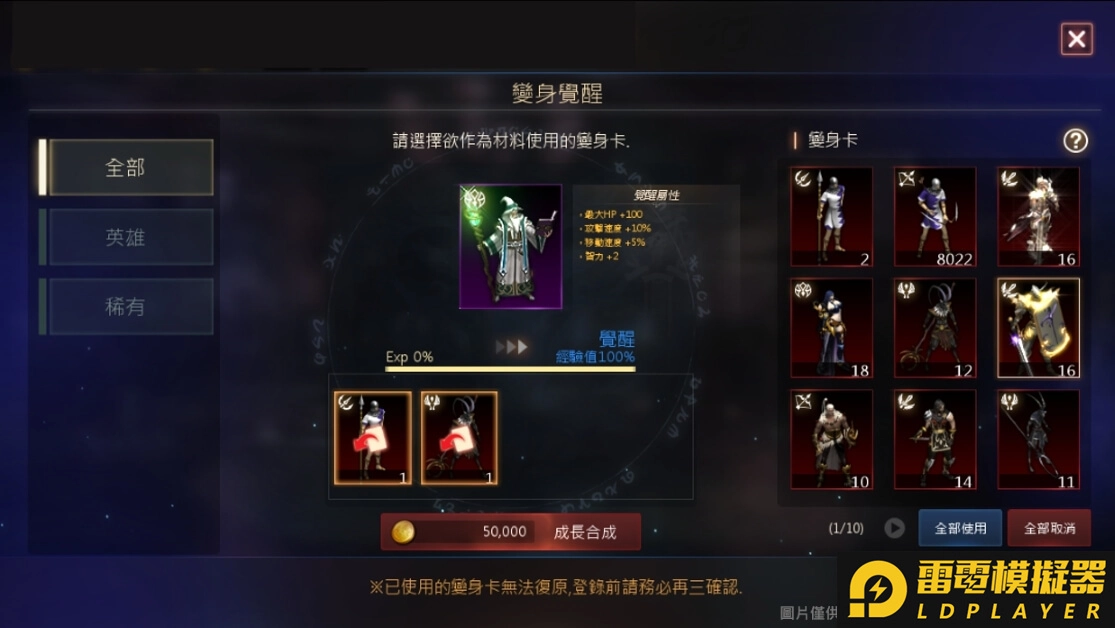The width and height of the screenshot is (1115, 628).
Task: Remove the spearman material card
Action: pos(373,438)
